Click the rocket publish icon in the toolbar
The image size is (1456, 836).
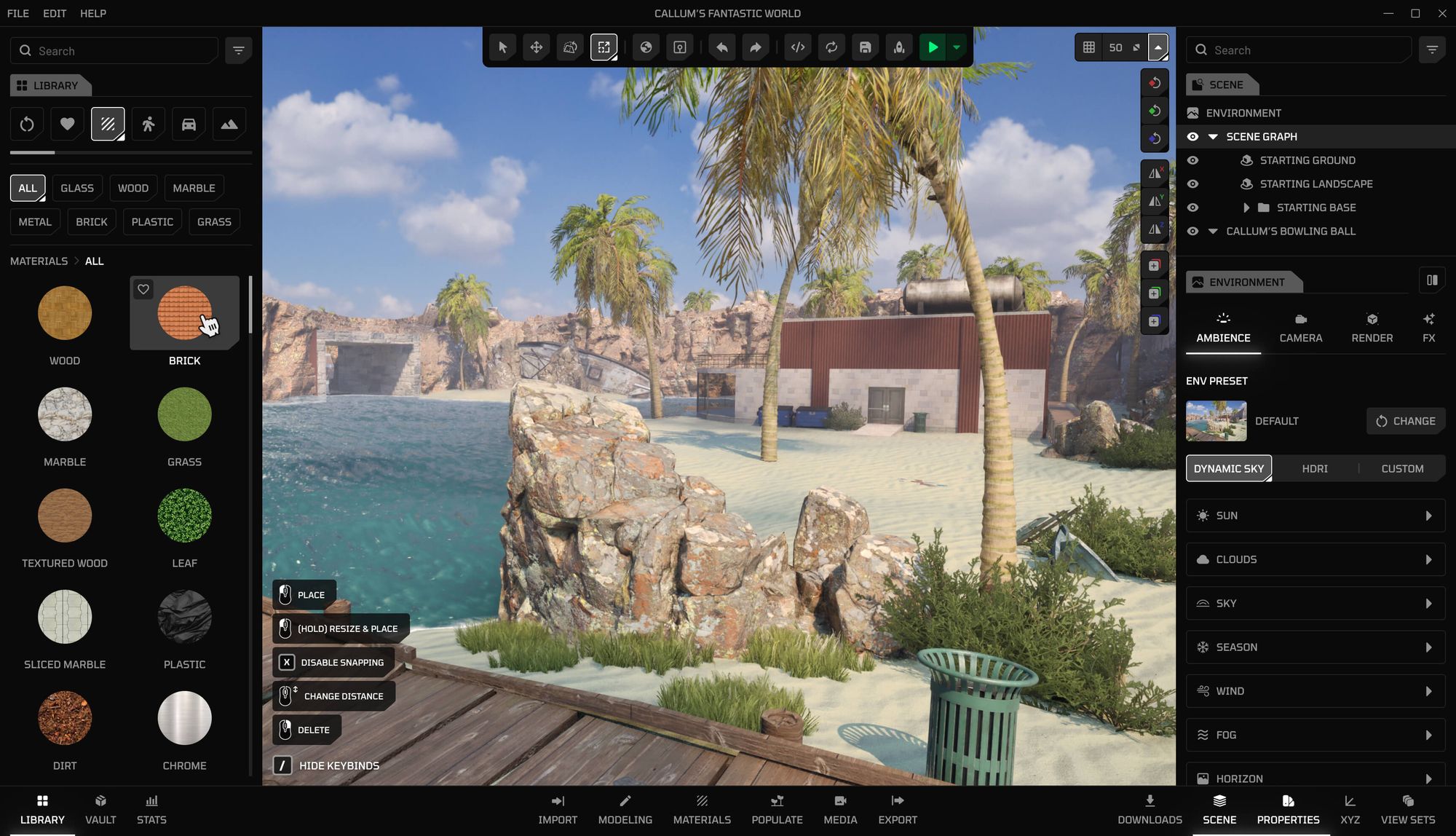tap(898, 47)
